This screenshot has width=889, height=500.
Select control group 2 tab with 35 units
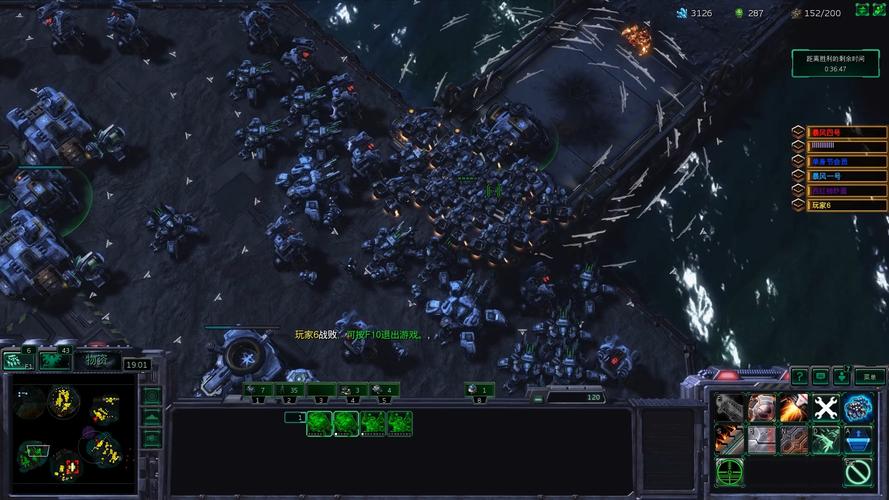tap(290, 390)
